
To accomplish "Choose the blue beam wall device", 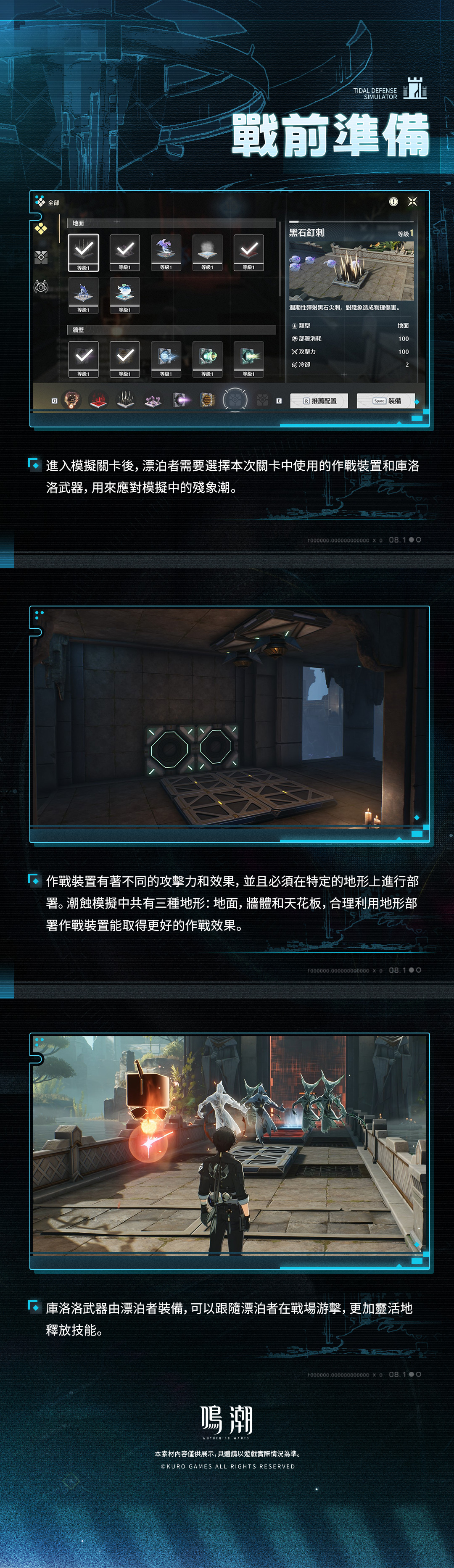I will point(166,357).
